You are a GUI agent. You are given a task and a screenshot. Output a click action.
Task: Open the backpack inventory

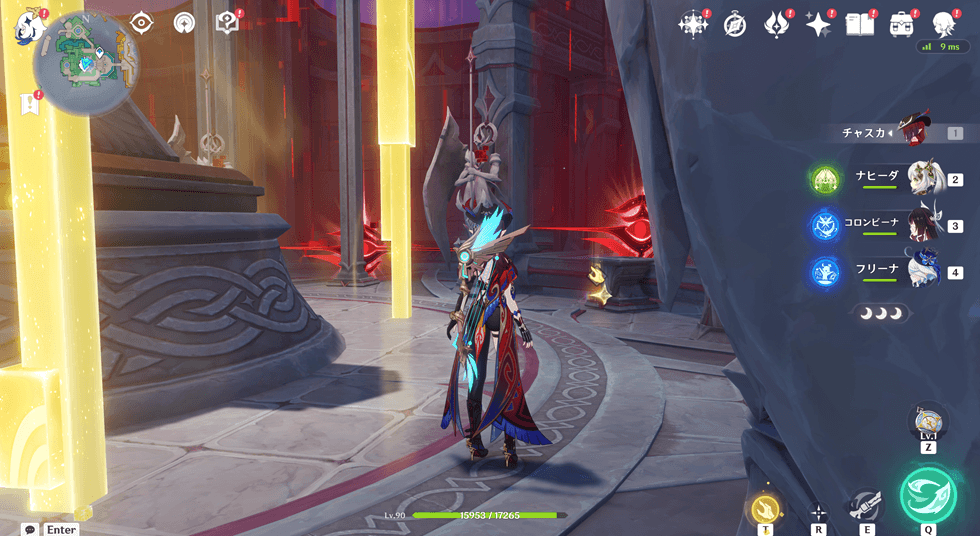click(901, 25)
